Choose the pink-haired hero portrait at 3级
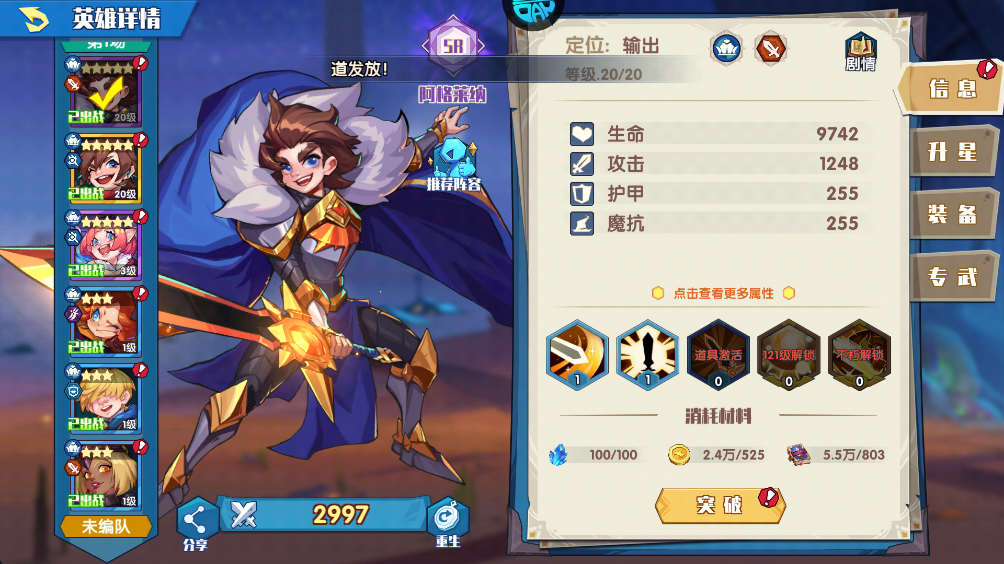Screen dimensions: 1004x564 tap(102, 246)
